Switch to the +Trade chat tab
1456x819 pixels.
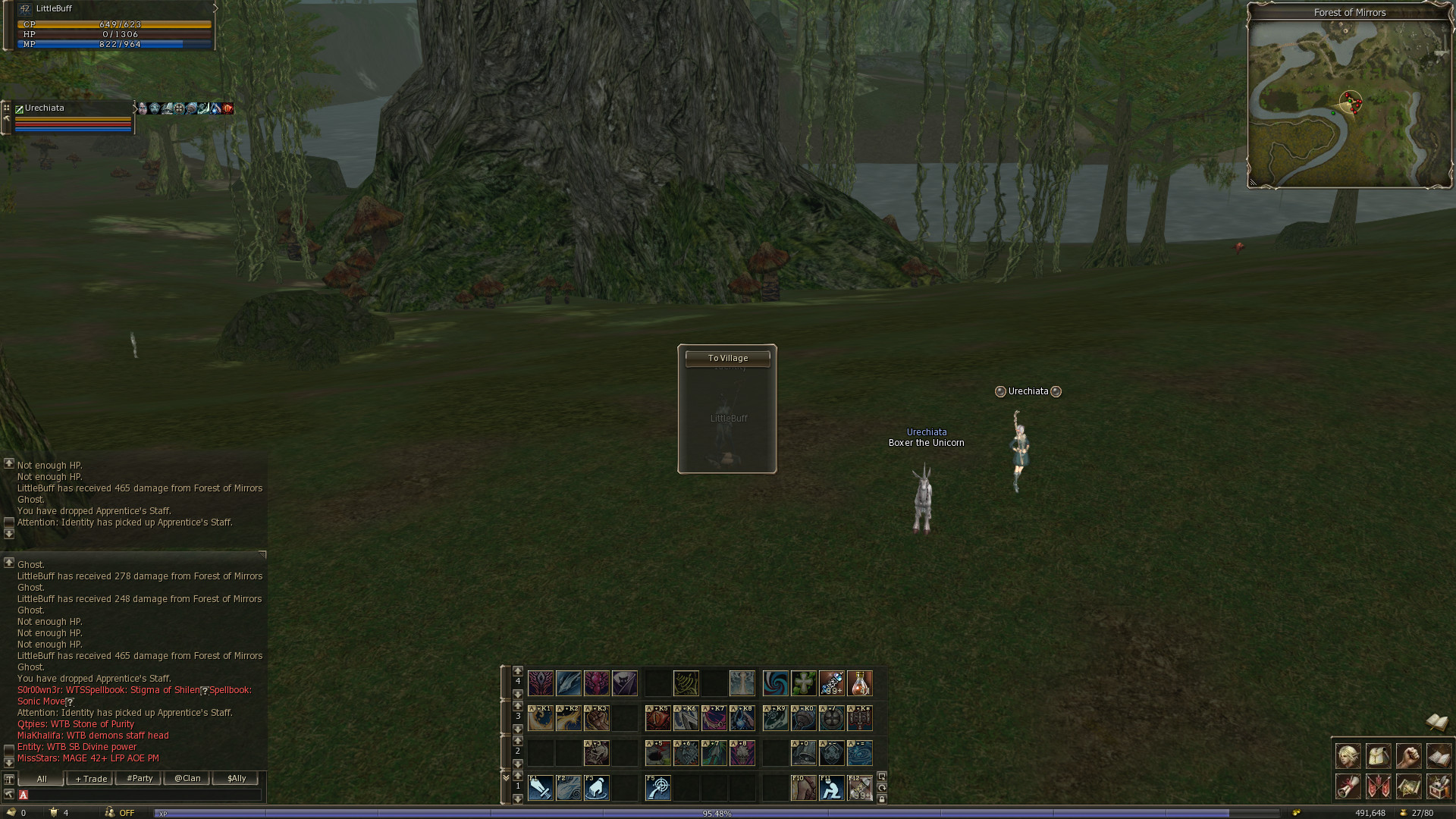(91, 779)
